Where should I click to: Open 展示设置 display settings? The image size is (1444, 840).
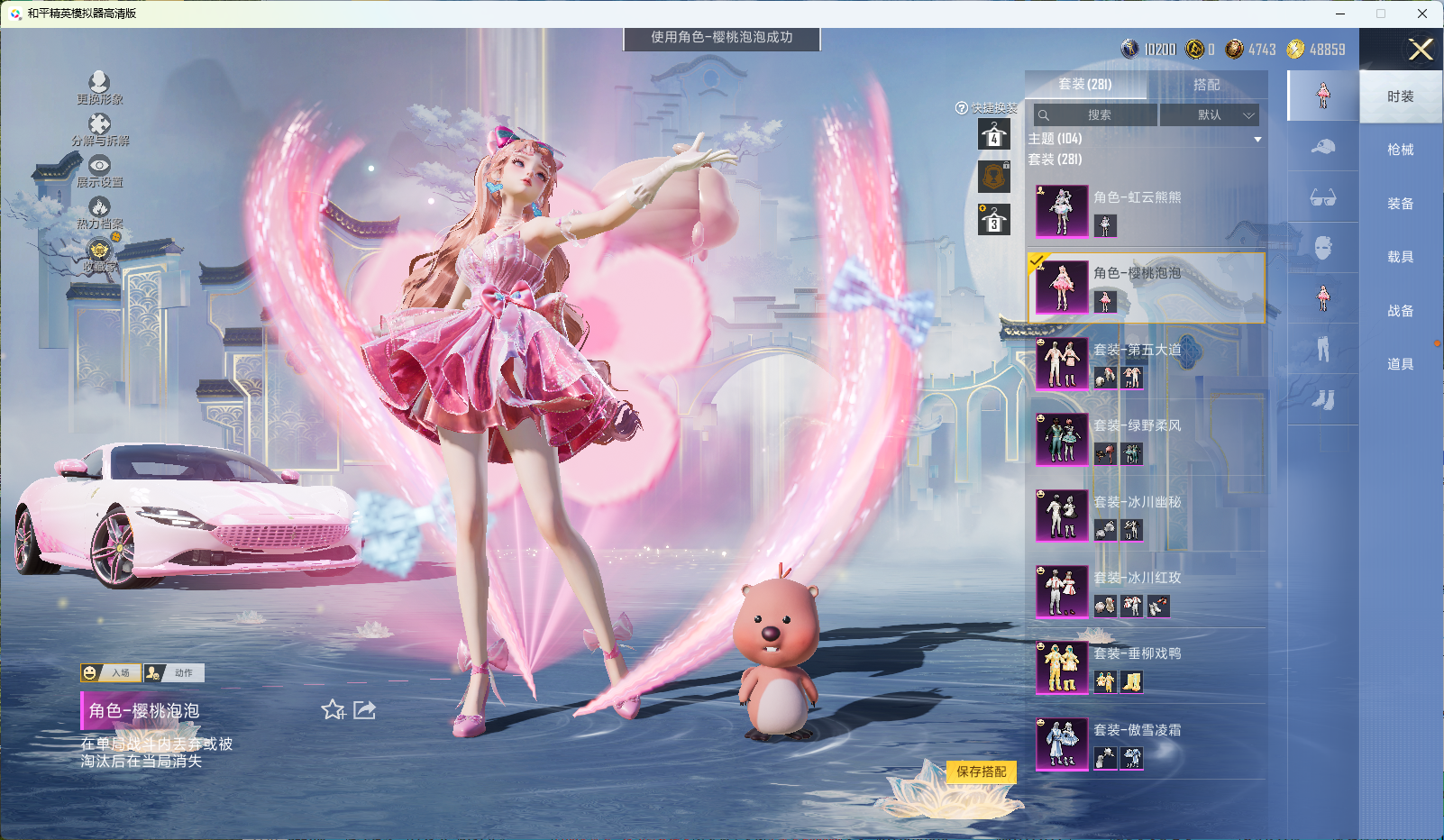[x=99, y=169]
